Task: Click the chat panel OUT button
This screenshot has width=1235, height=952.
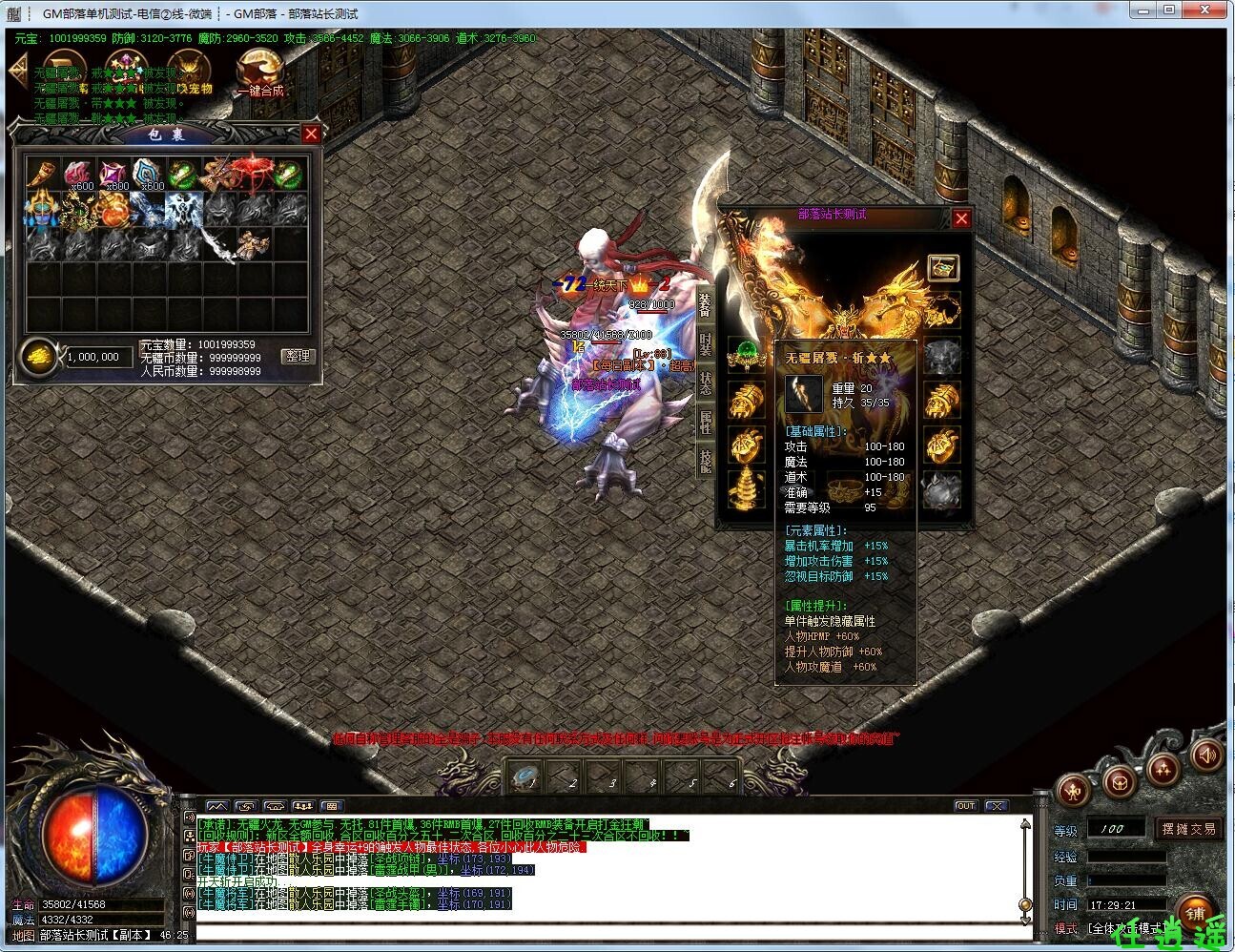Action: pyautogui.click(x=965, y=806)
